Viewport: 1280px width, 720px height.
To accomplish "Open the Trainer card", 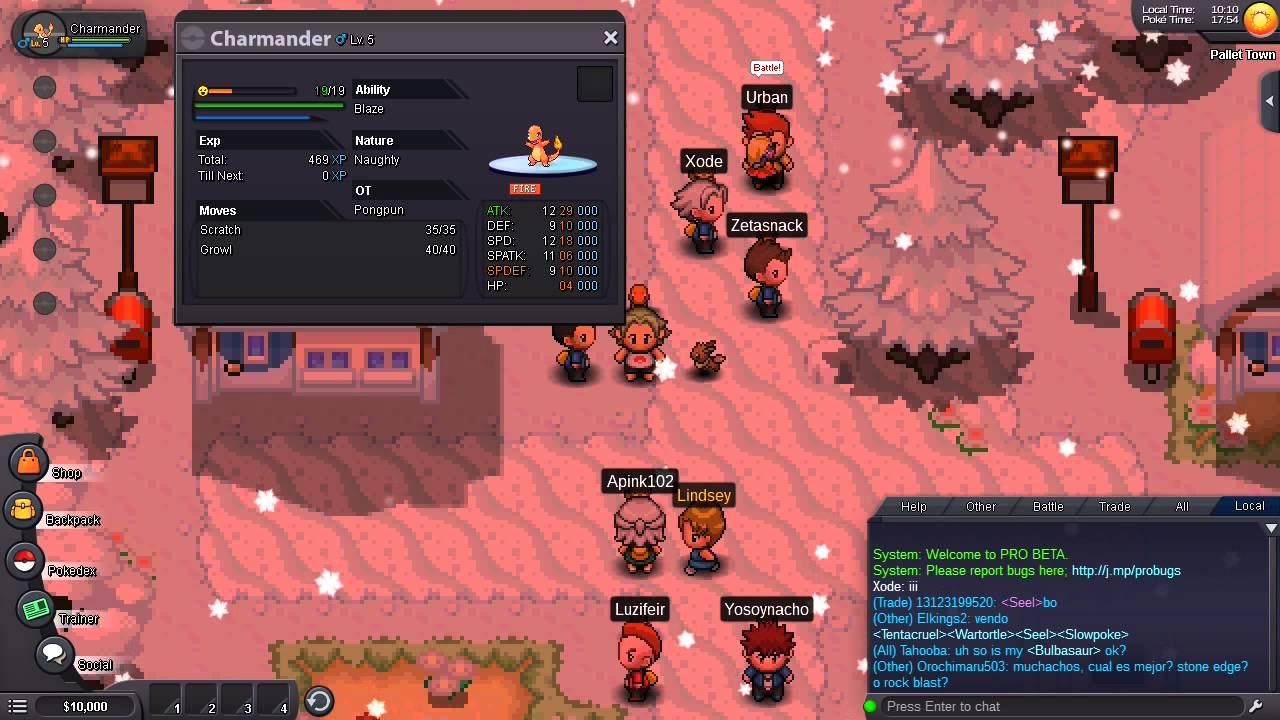I will pyautogui.click(x=36, y=609).
